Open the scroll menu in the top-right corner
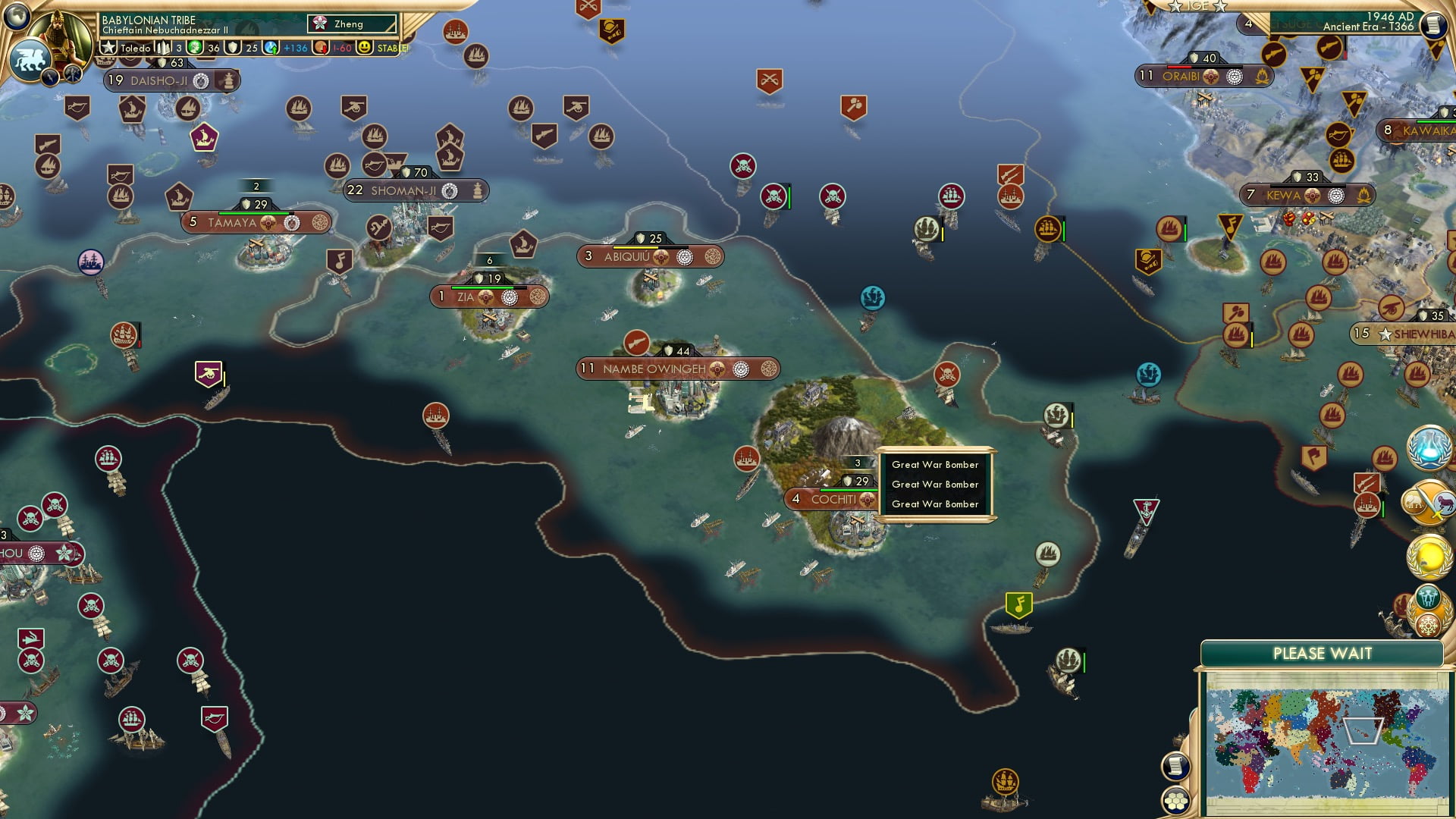 tap(1433, 25)
